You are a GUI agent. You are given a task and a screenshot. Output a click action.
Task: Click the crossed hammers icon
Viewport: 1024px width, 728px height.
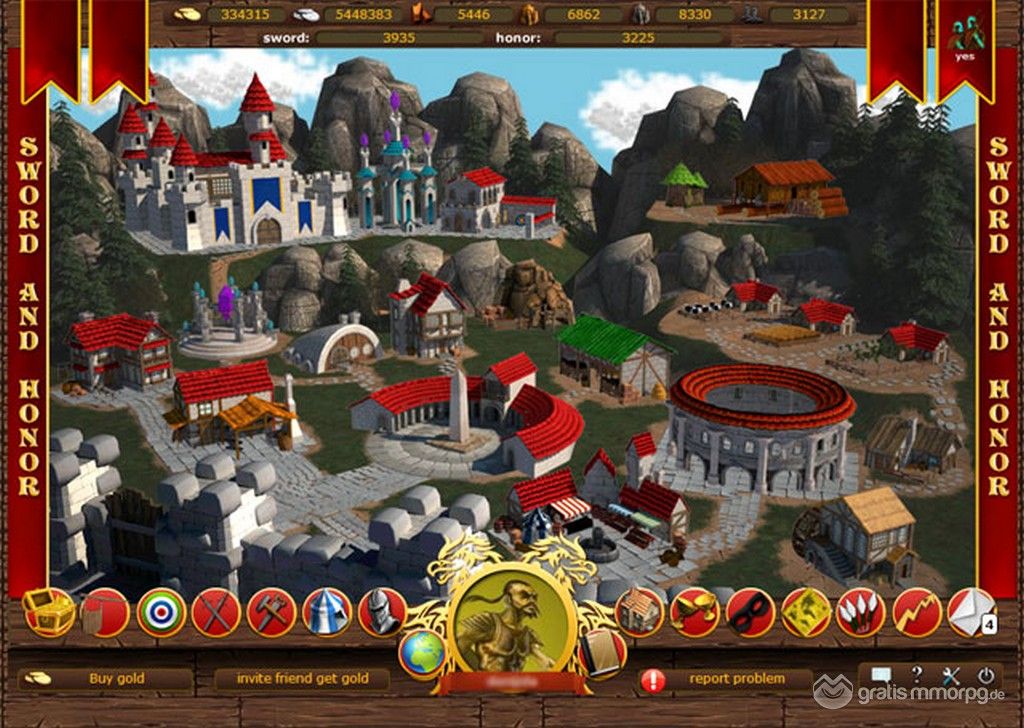[x=271, y=612]
